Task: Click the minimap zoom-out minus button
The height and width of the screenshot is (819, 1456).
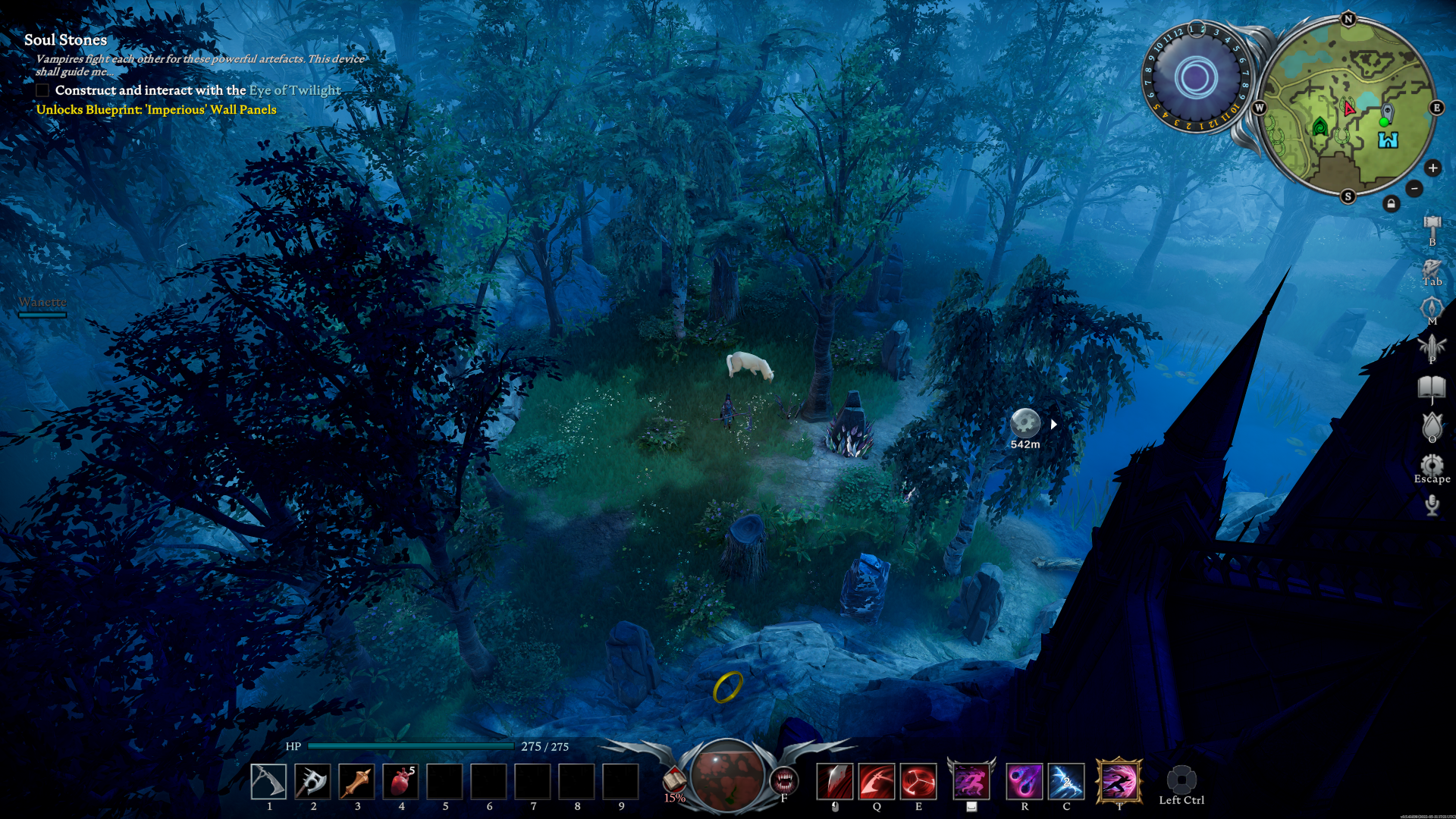Action: [1414, 188]
